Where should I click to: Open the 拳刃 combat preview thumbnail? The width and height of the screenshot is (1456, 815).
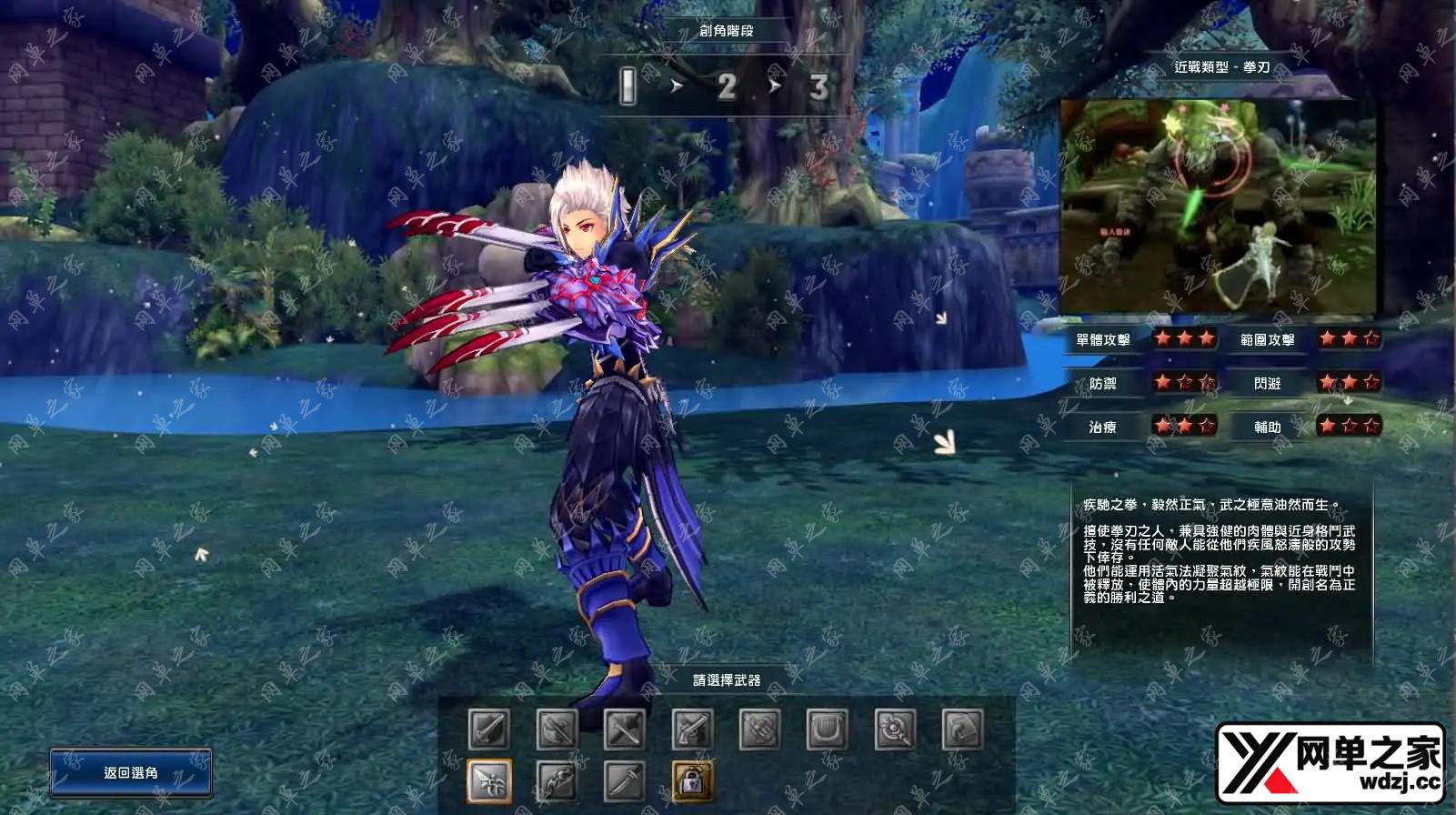[1219, 207]
